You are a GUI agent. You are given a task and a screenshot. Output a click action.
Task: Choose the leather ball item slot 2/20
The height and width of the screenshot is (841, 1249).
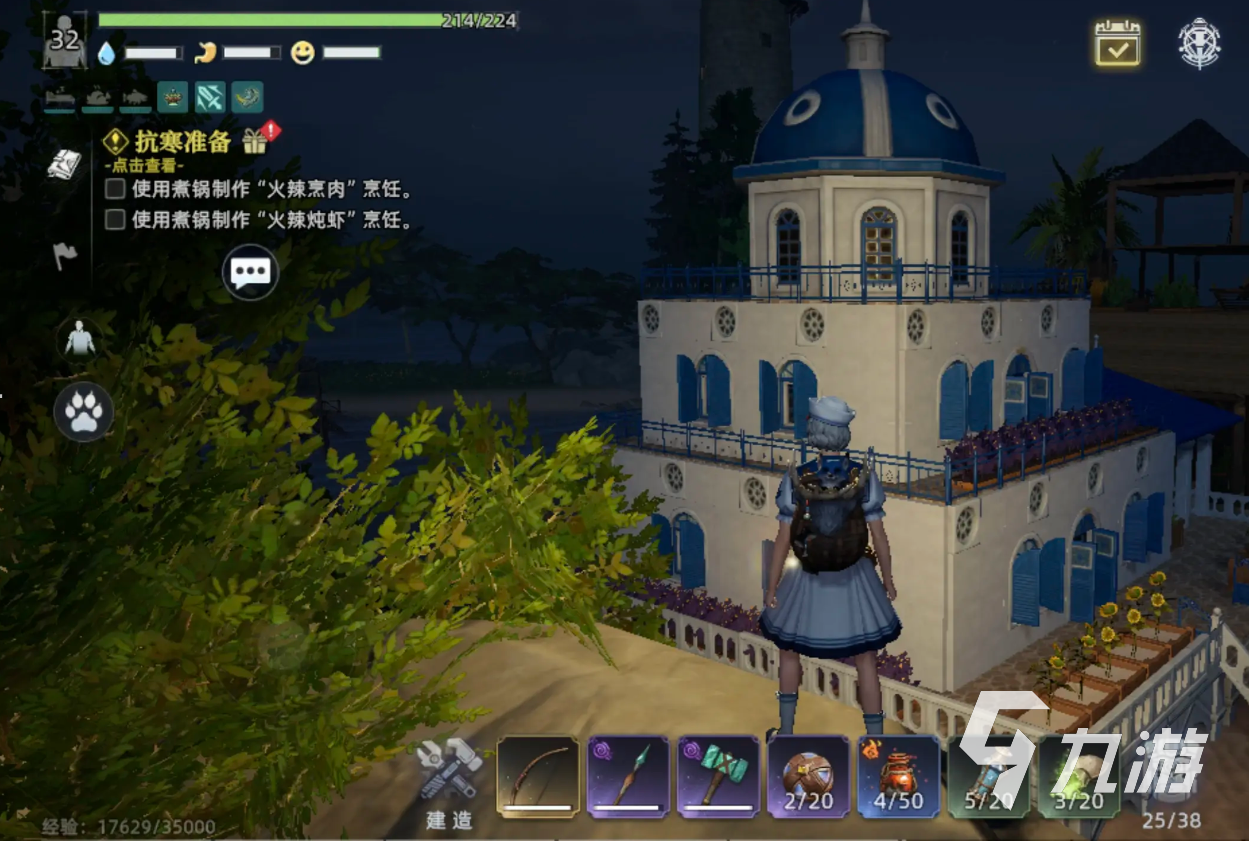pyautogui.click(x=807, y=777)
